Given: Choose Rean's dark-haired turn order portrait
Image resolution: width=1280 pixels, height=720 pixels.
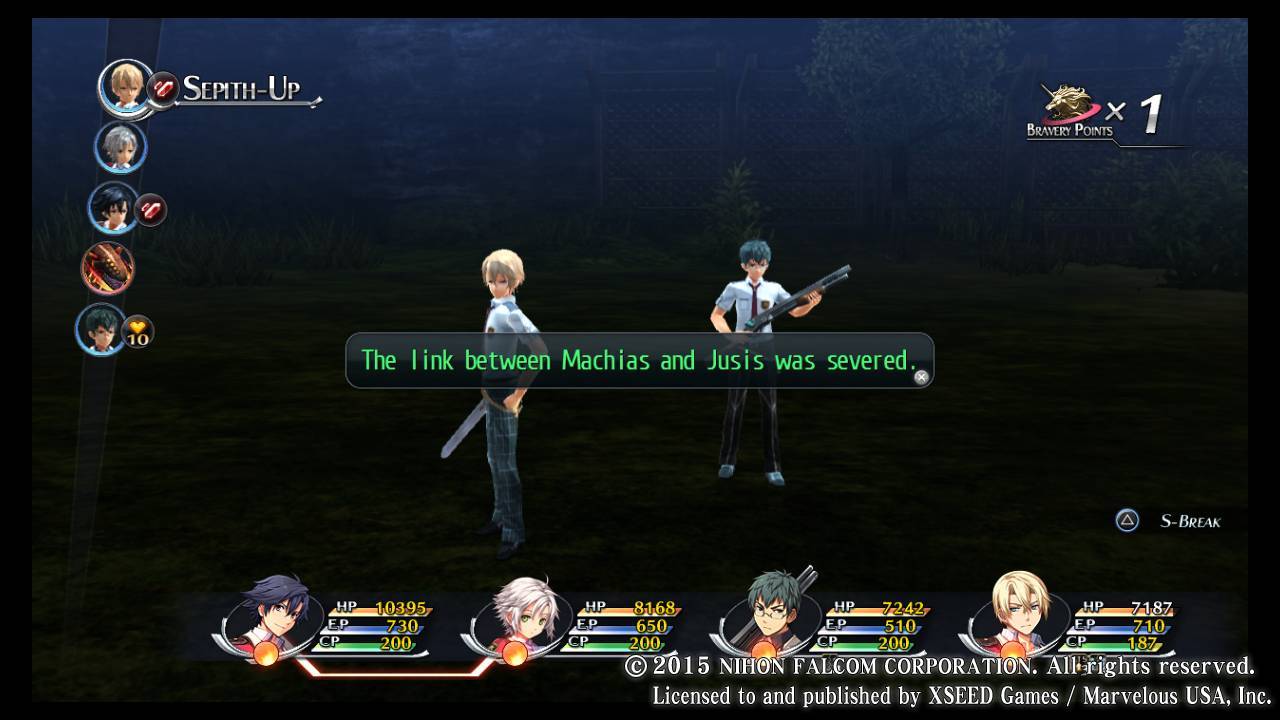Looking at the screenshot, I should coord(113,207).
